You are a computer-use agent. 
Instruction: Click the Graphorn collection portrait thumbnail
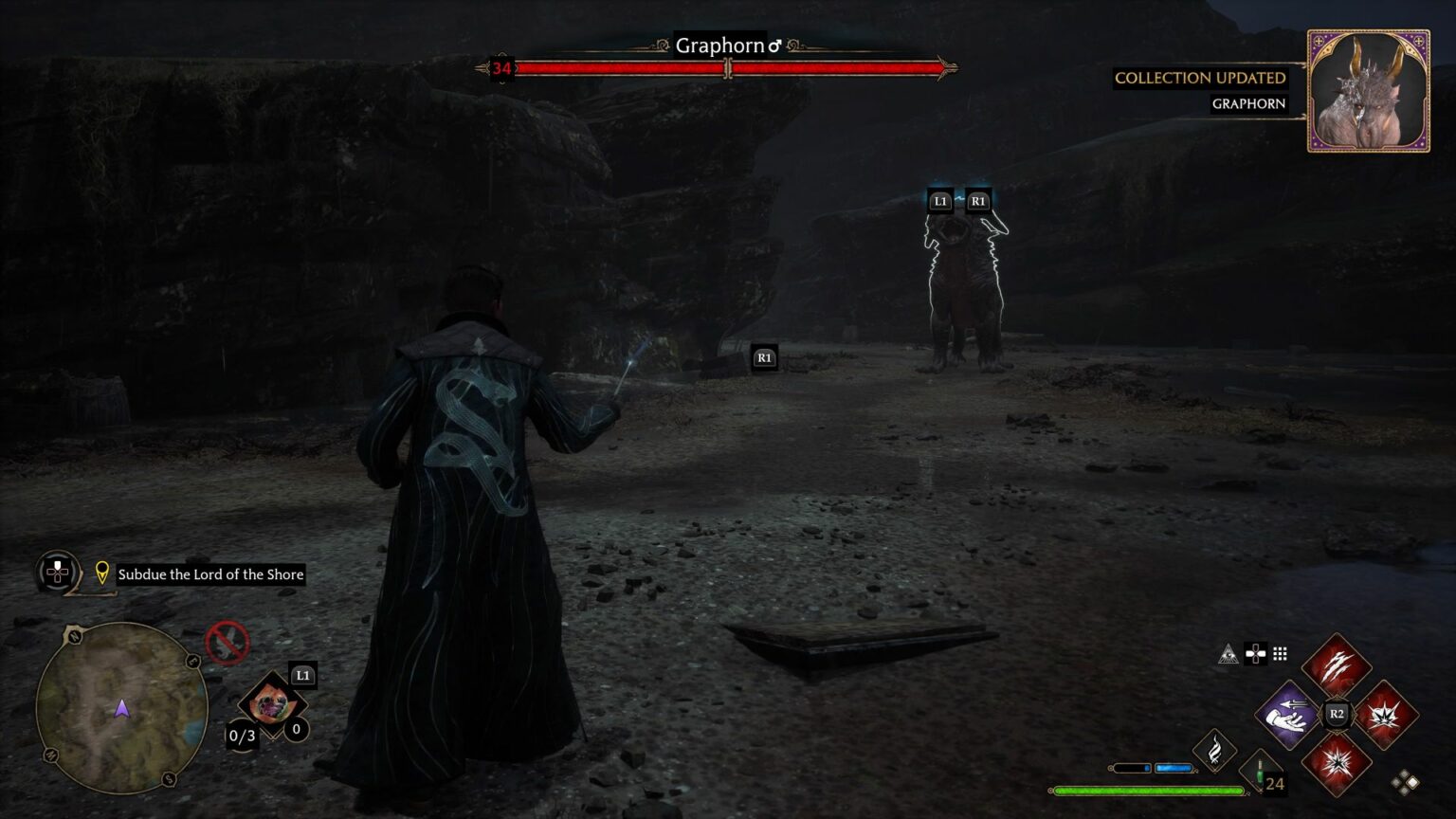(1368, 91)
